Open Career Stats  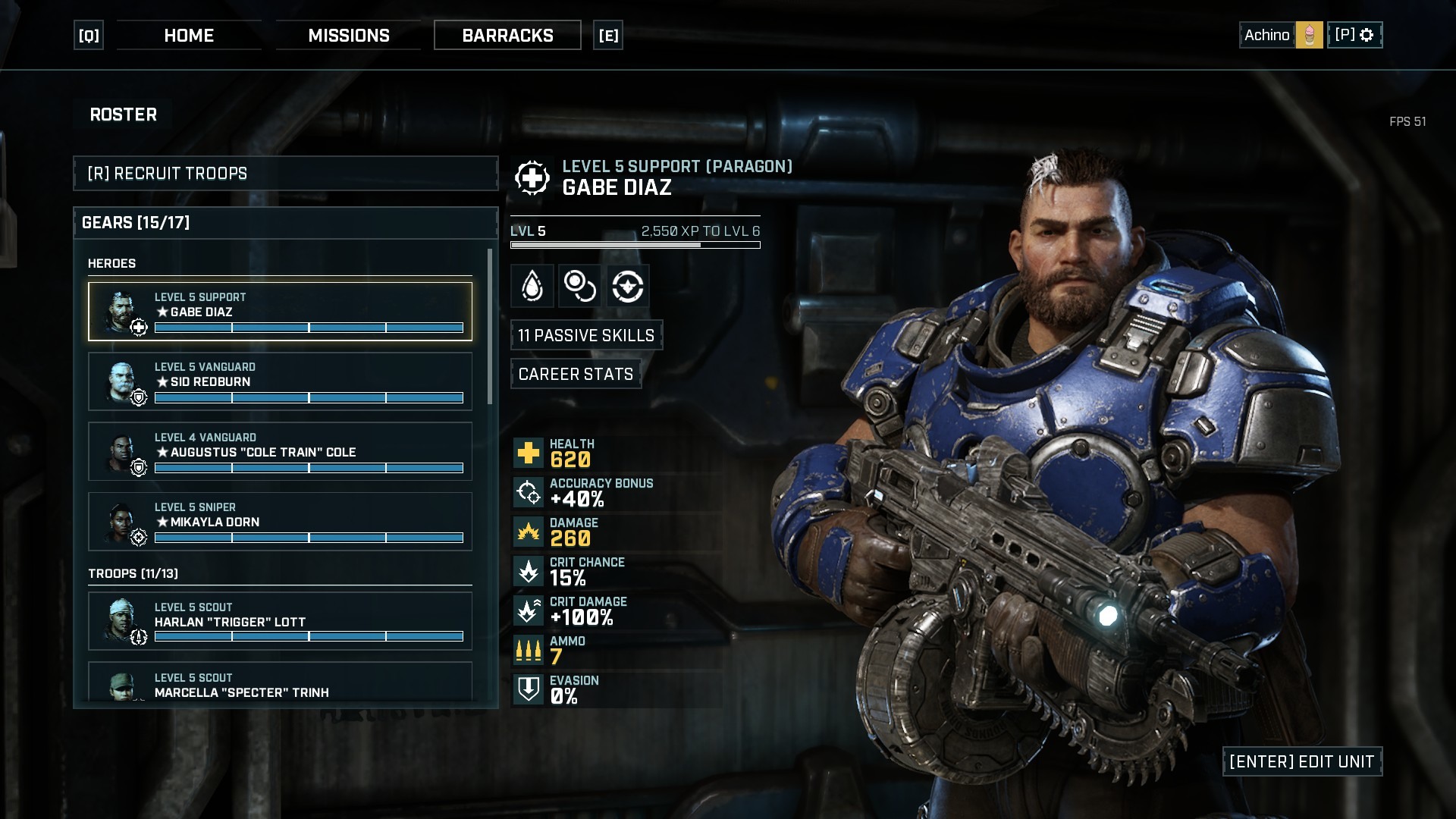tap(576, 374)
